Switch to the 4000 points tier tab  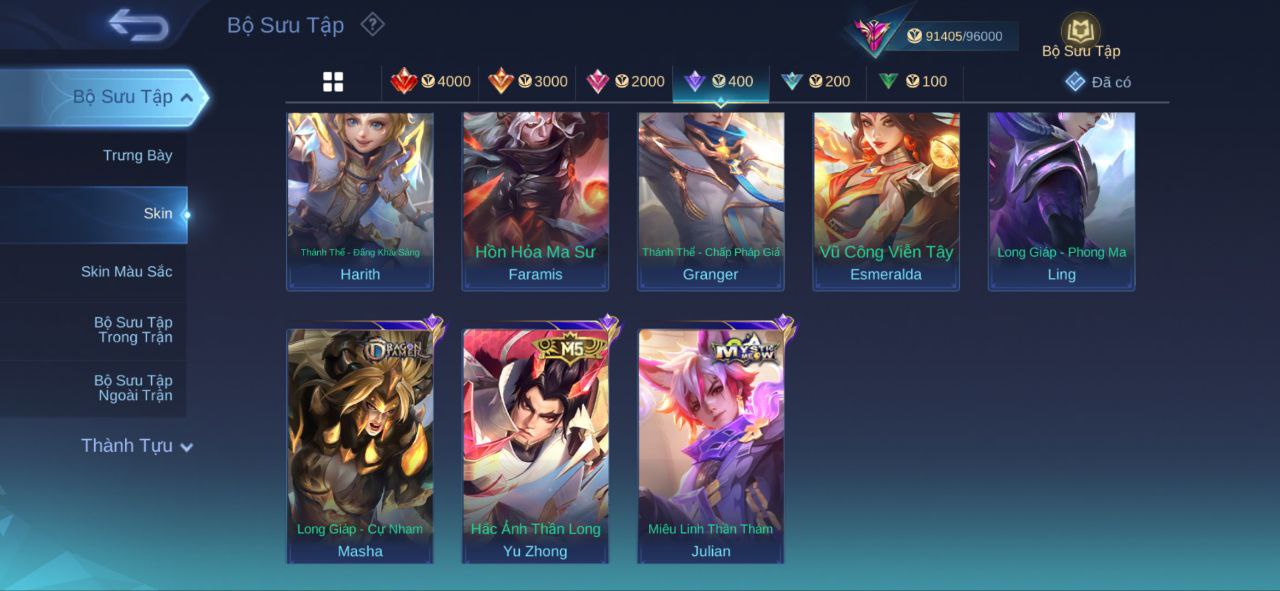[x=431, y=81]
